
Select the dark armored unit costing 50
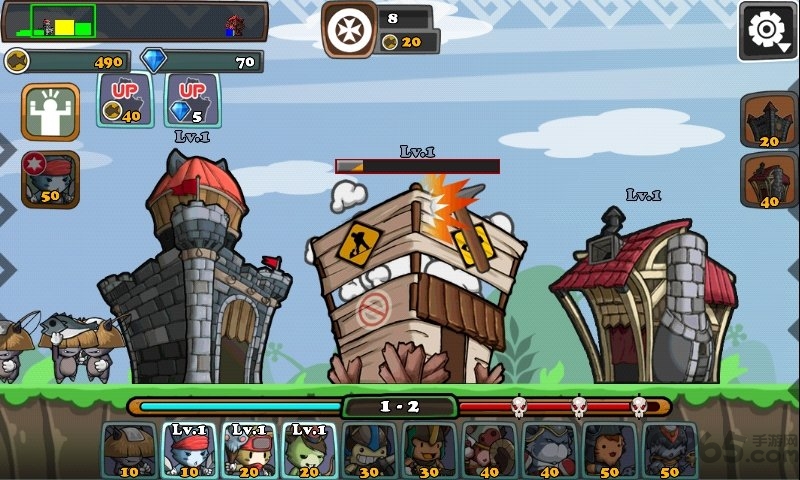pos(669,449)
